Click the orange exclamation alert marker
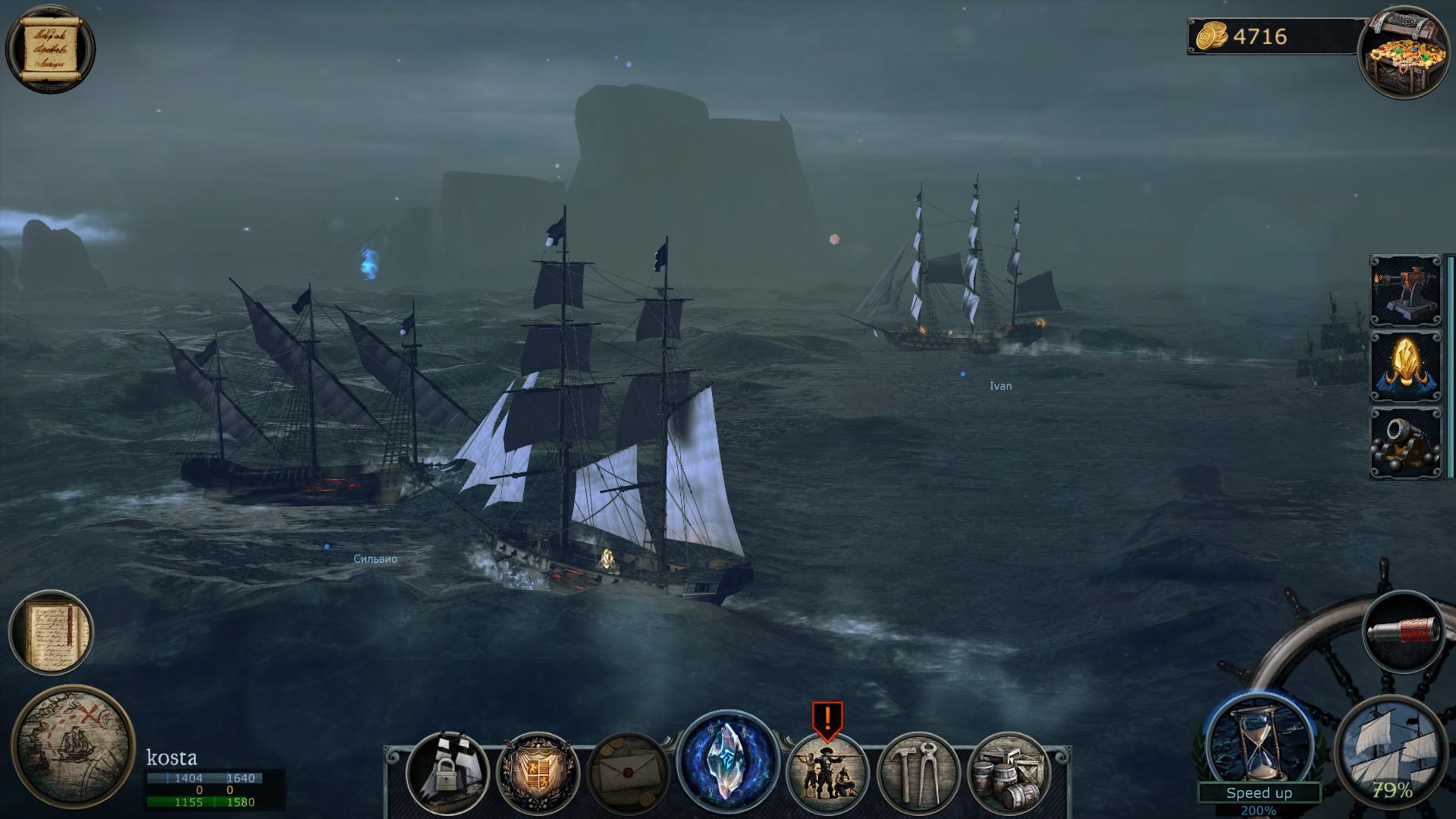Viewport: 1456px width, 819px height. (x=827, y=717)
